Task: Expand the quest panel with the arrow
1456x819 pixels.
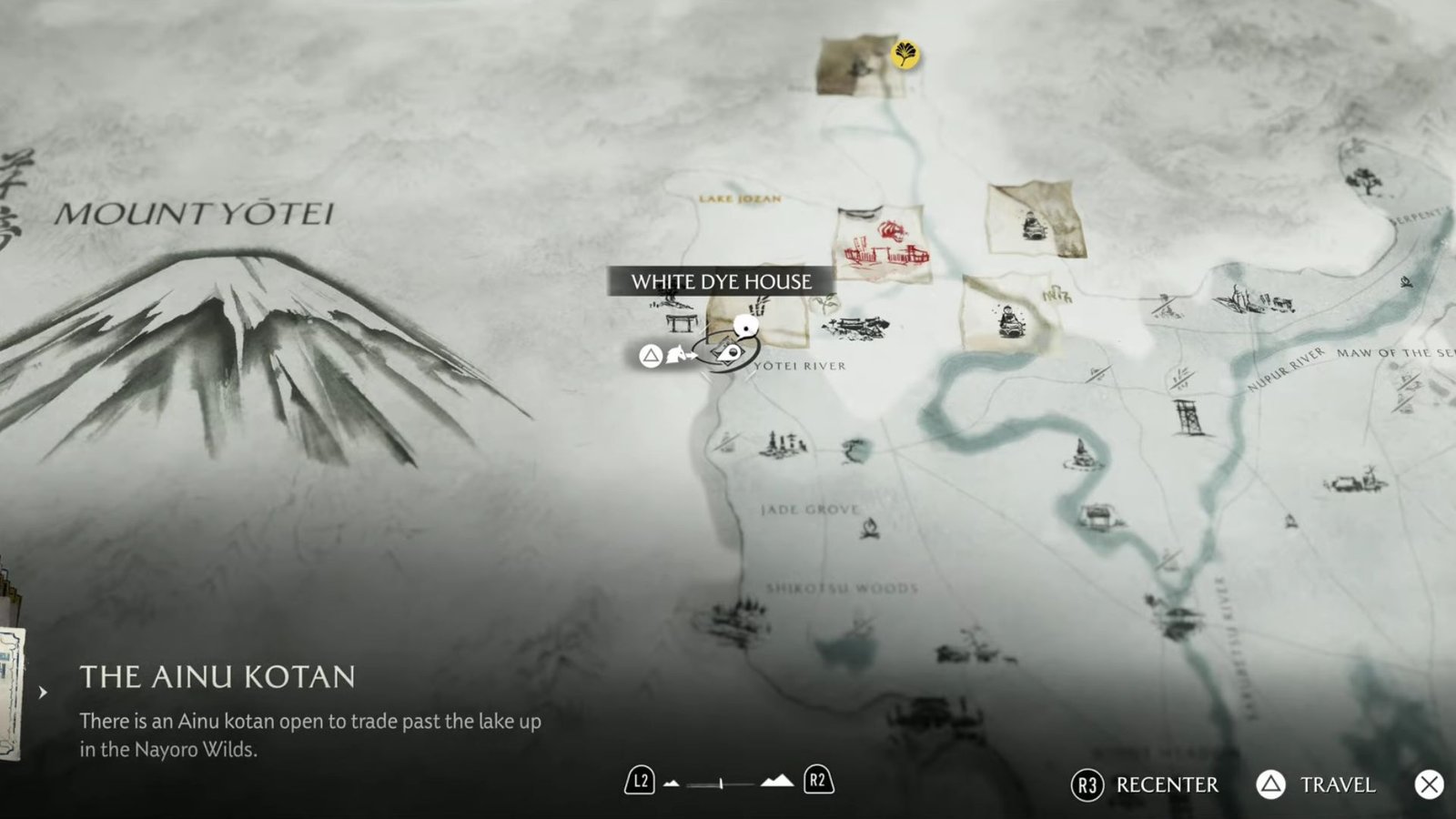Action: click(43, 693)
